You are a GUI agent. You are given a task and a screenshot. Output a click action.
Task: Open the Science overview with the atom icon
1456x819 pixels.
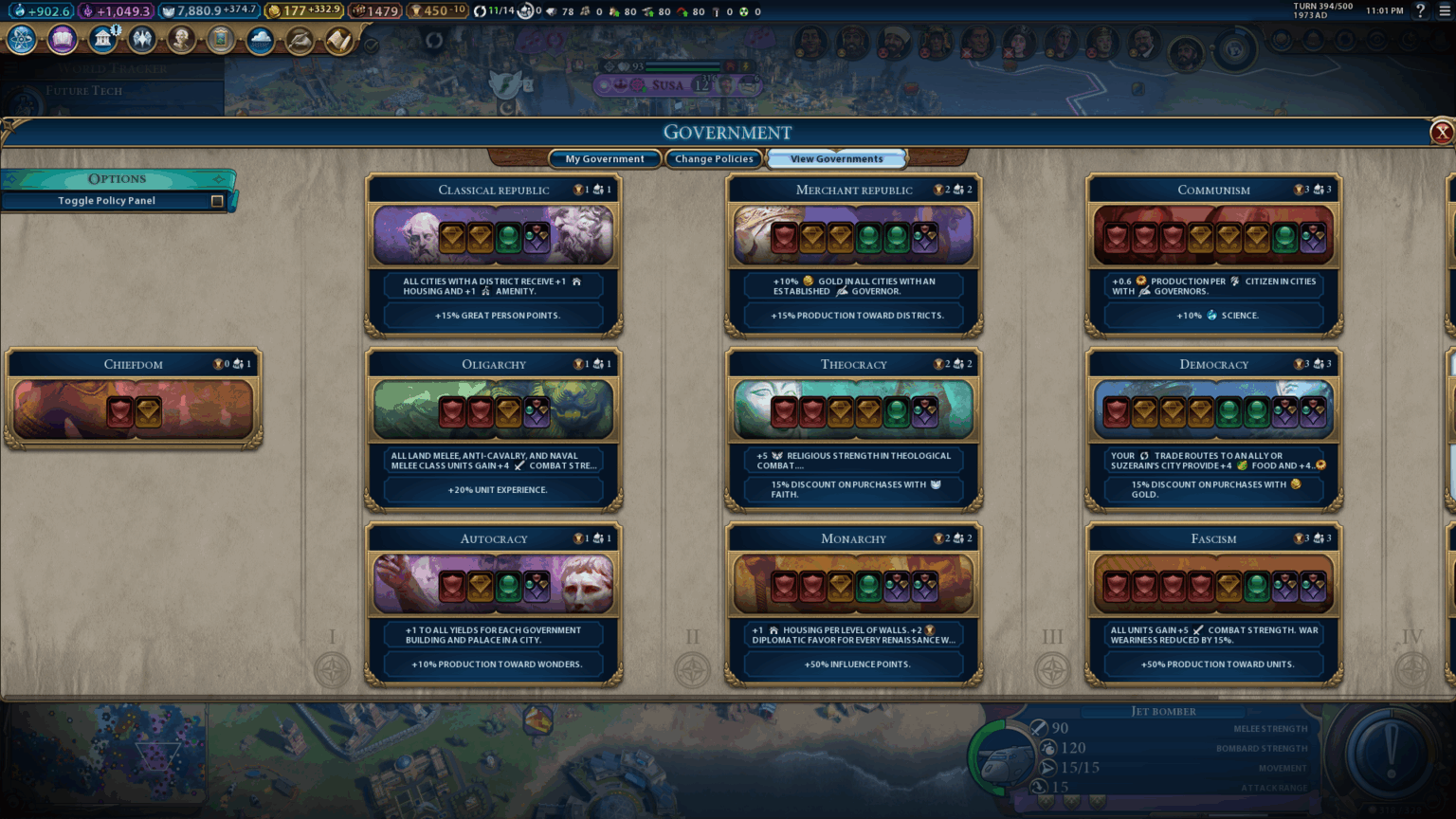coord(21,41)
